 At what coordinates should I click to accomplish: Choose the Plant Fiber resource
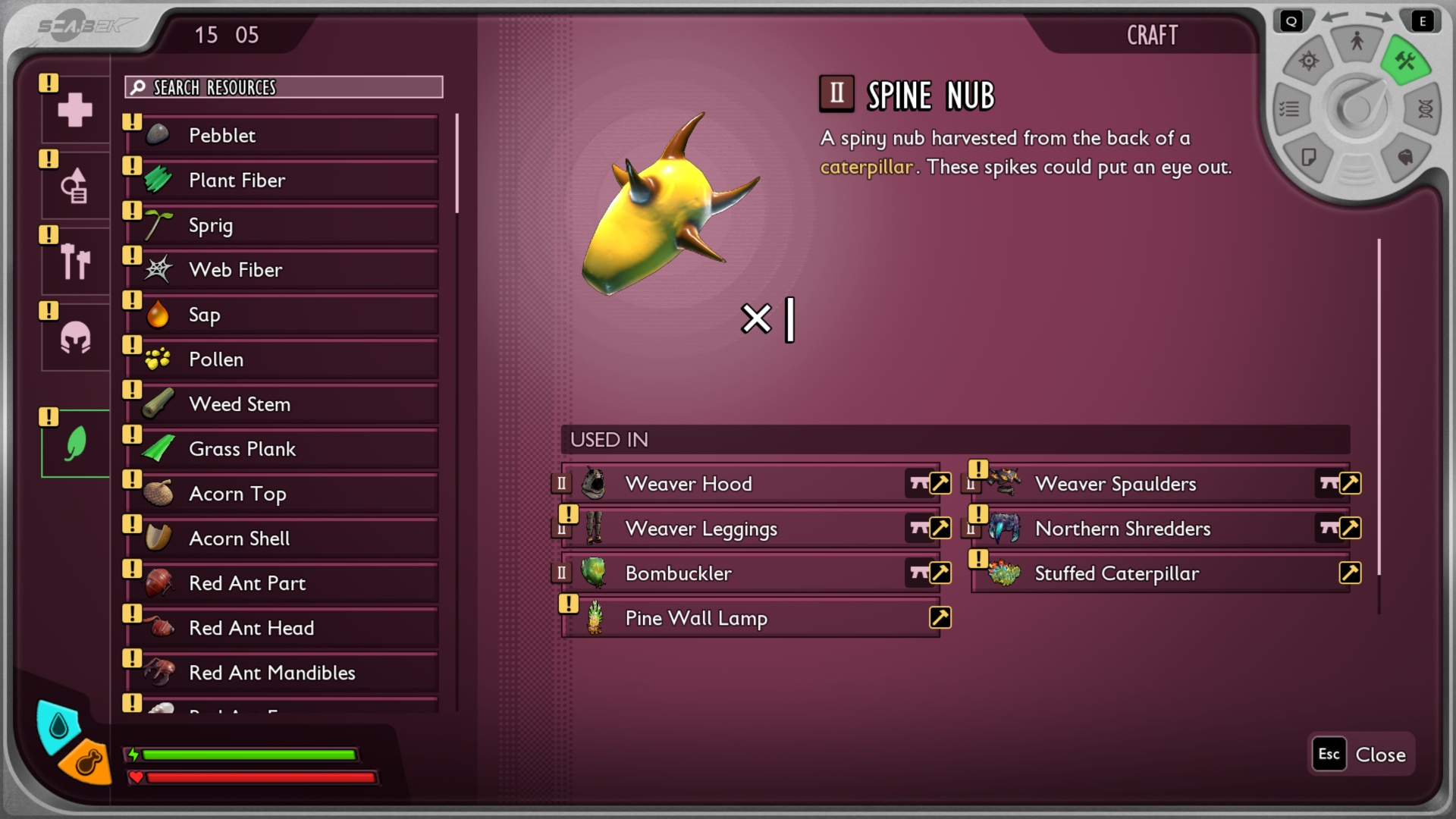(288, 180)
